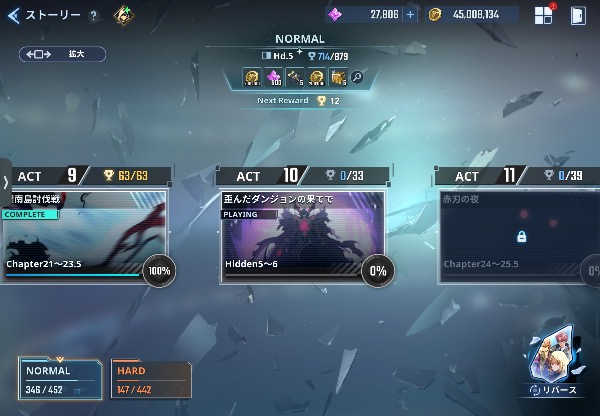Add more purple crystals with plus button
This screenshot has height=416, width=600.
[x=410, y=15]
